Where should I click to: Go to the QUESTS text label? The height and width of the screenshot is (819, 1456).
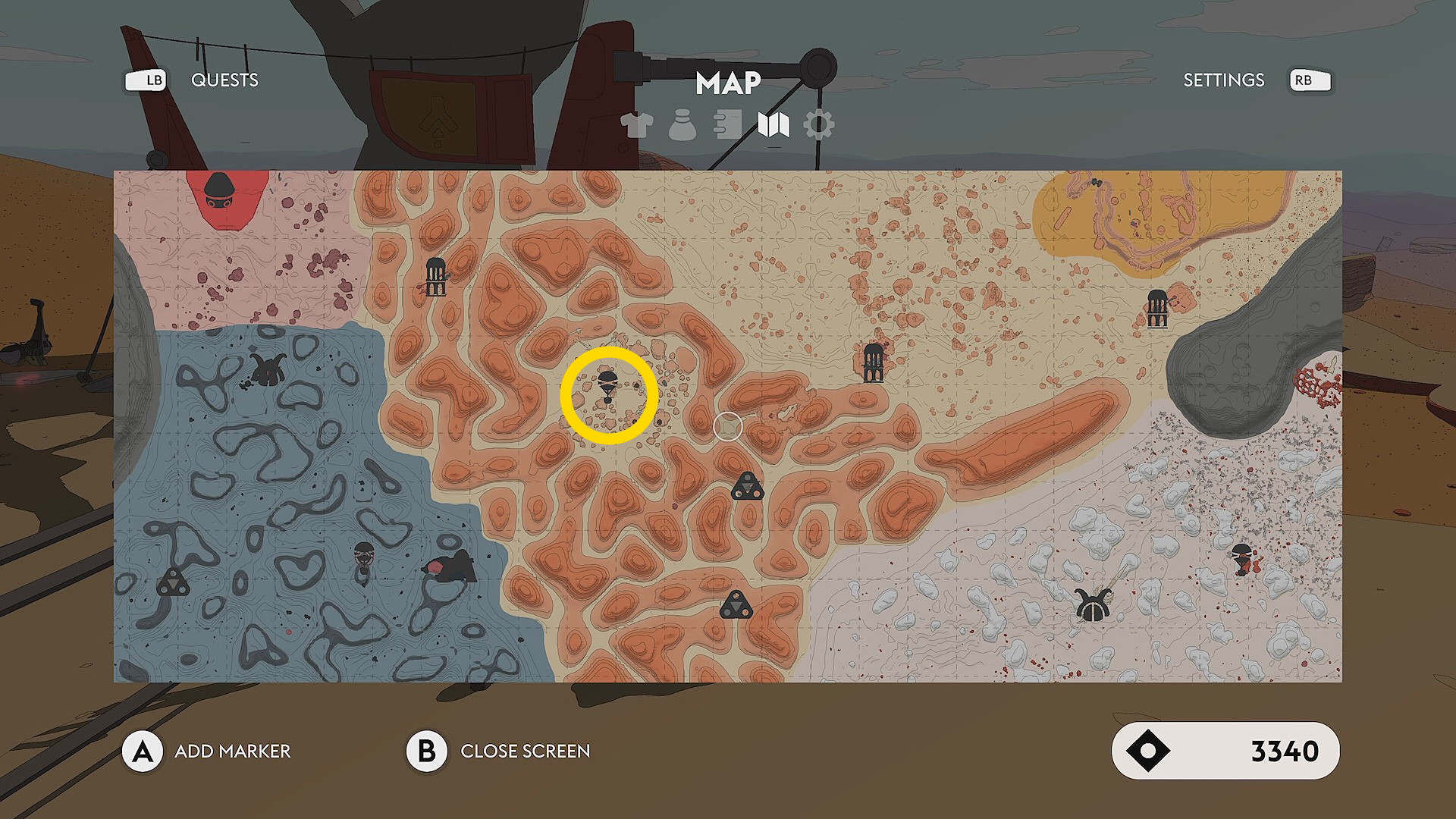[x=224, y=80]
